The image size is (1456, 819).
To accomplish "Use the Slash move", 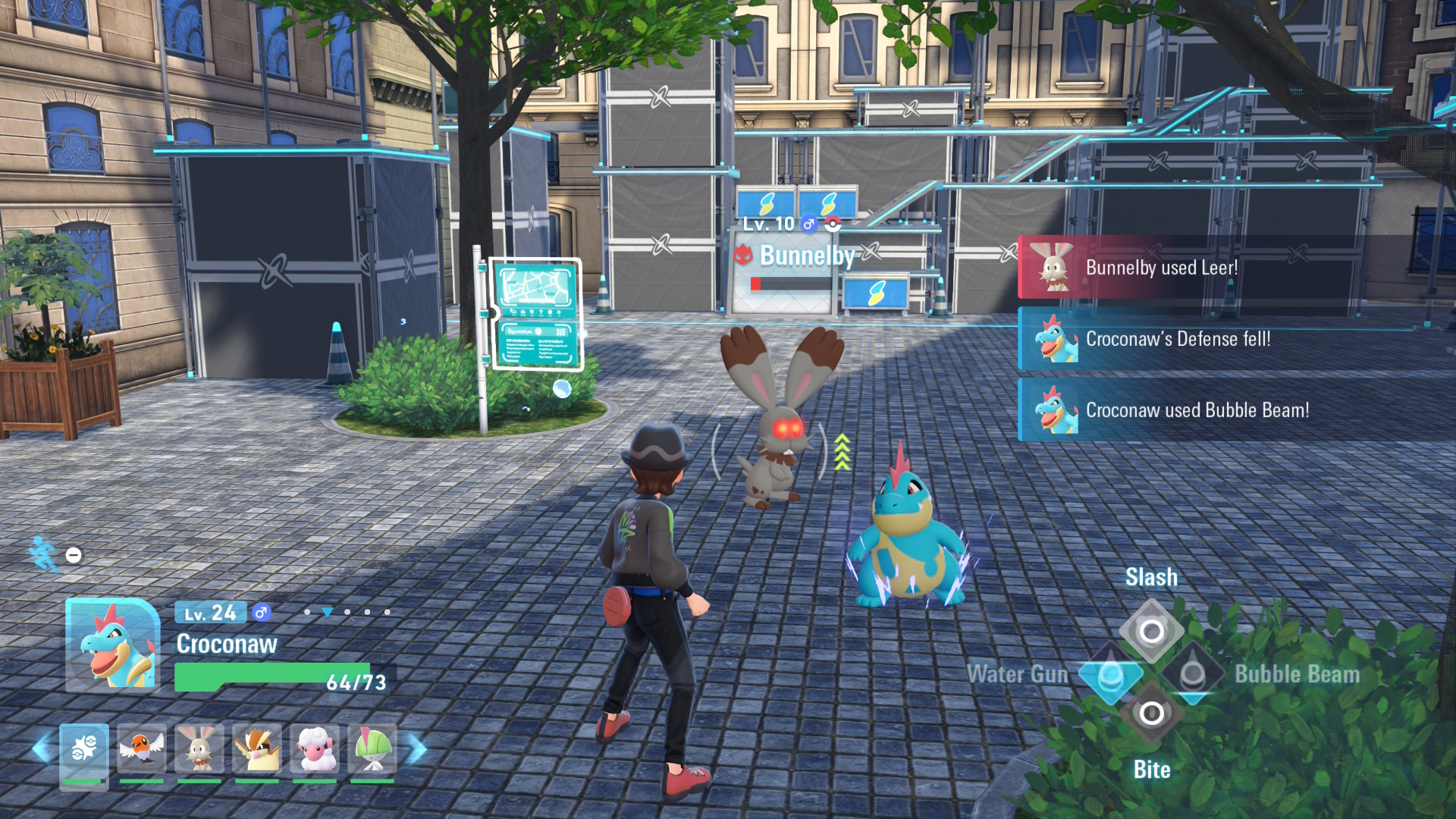I will [1151, 630].
